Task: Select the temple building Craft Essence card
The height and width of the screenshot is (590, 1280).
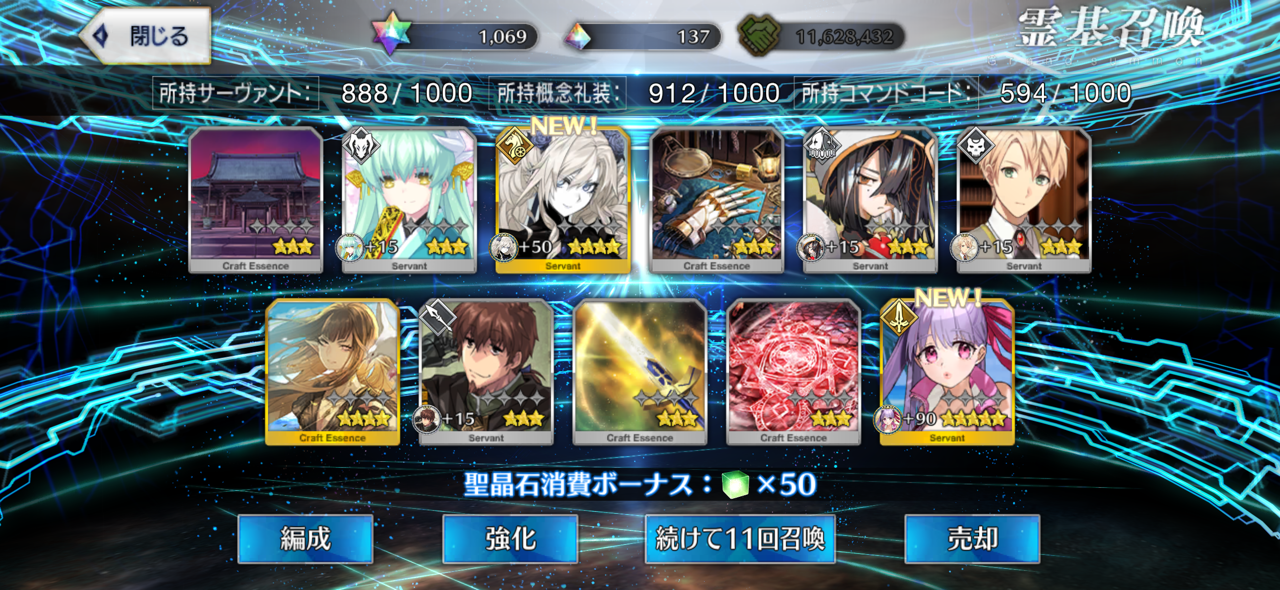Action: [256, 199]
